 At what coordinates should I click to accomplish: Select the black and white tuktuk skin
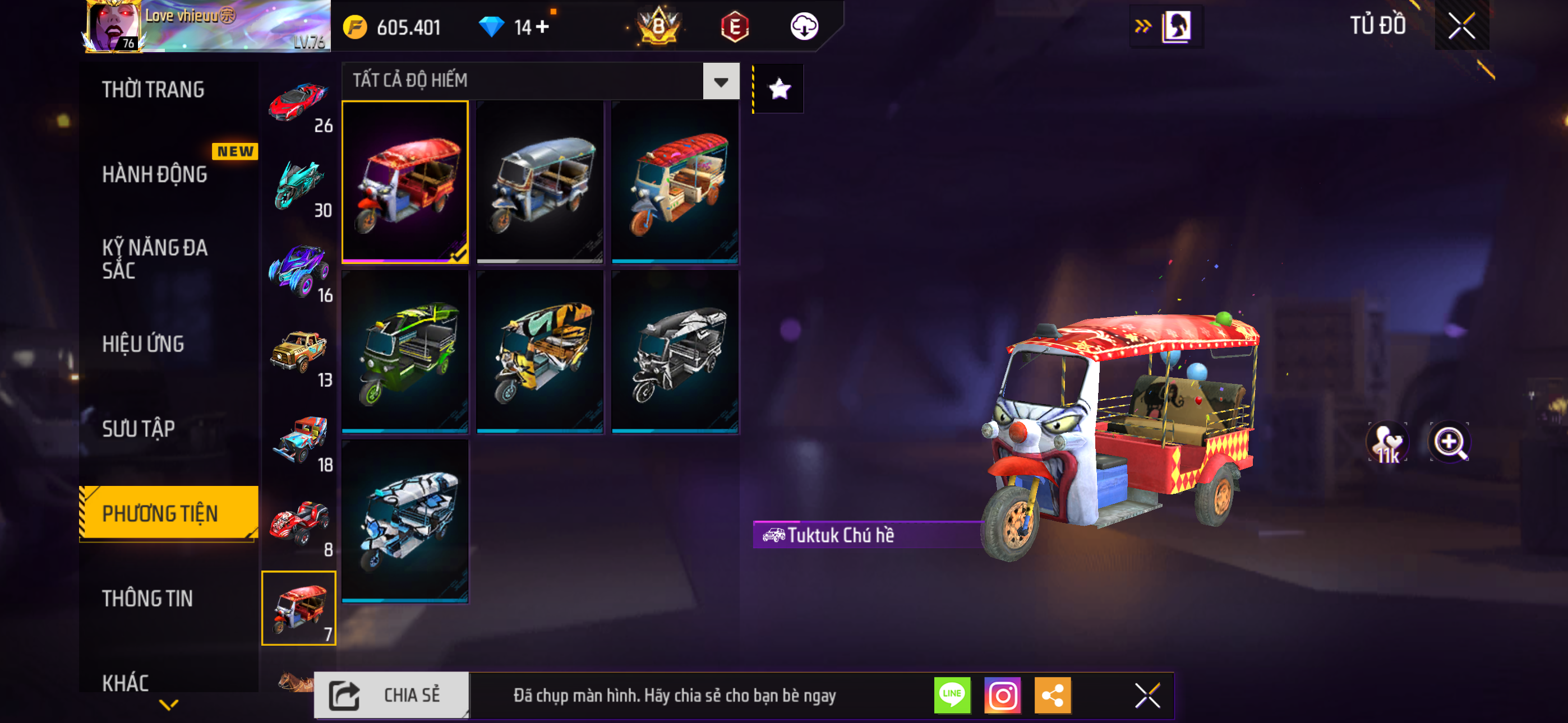coord(675,351)
